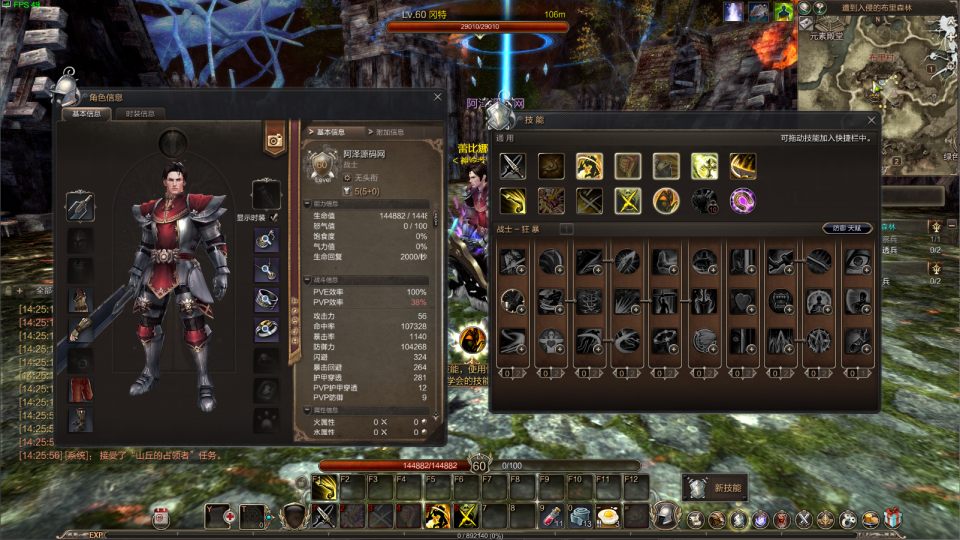Image resolution: width=960 pixels, height=540 pixels.
Task: Use the fried egg food item
Action: click(x=608, y=516)
